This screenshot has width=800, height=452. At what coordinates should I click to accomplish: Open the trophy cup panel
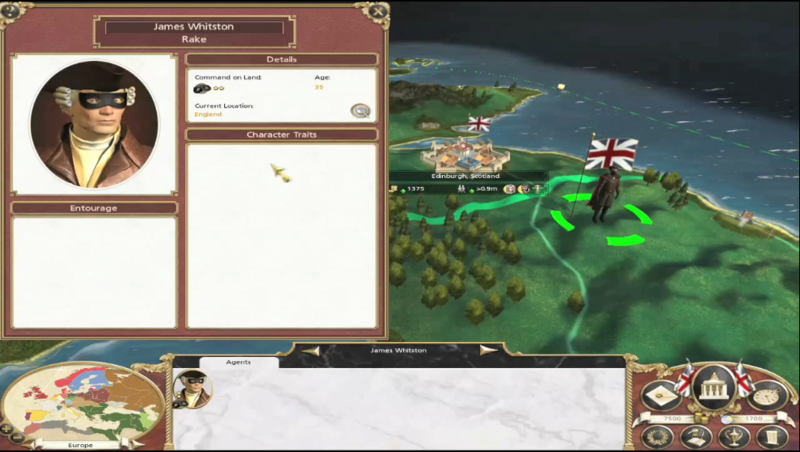point(732,436)
